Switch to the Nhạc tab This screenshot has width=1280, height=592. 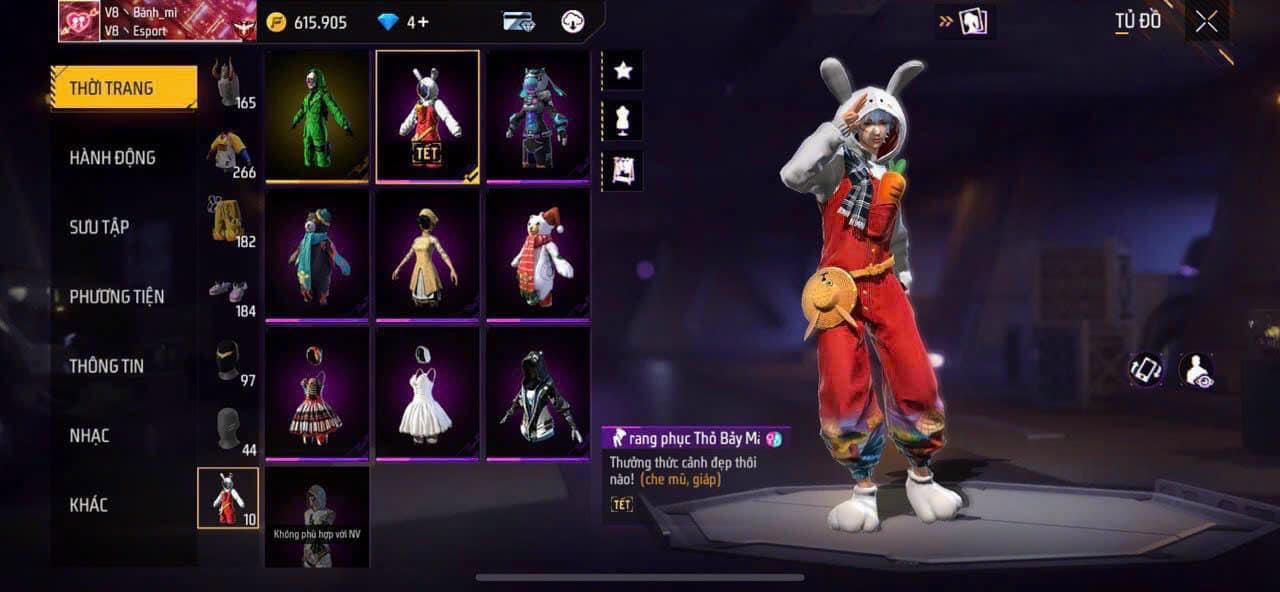89,435
